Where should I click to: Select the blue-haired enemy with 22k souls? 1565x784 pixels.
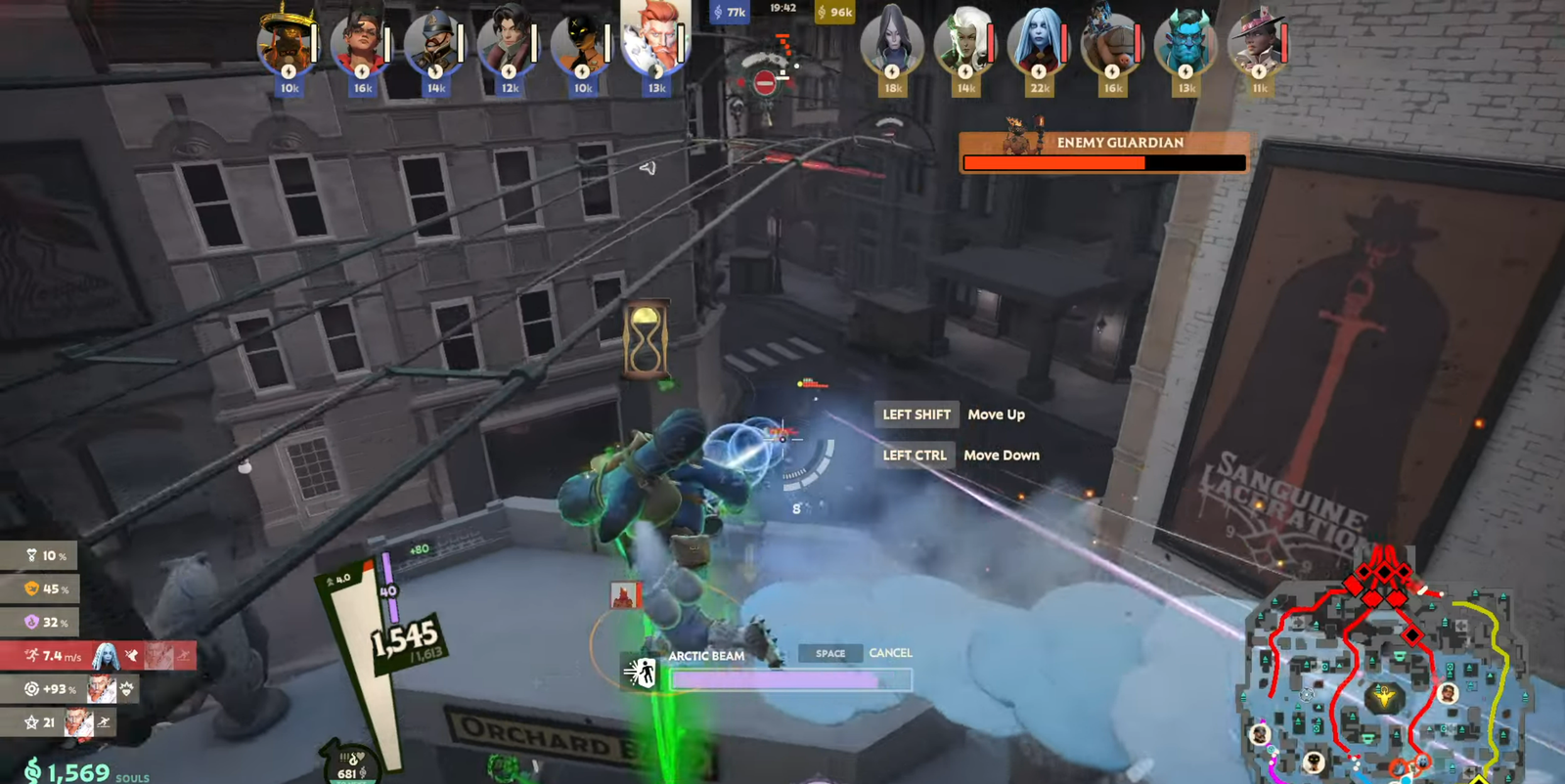pyautogui.click(x=1038, y=46)
